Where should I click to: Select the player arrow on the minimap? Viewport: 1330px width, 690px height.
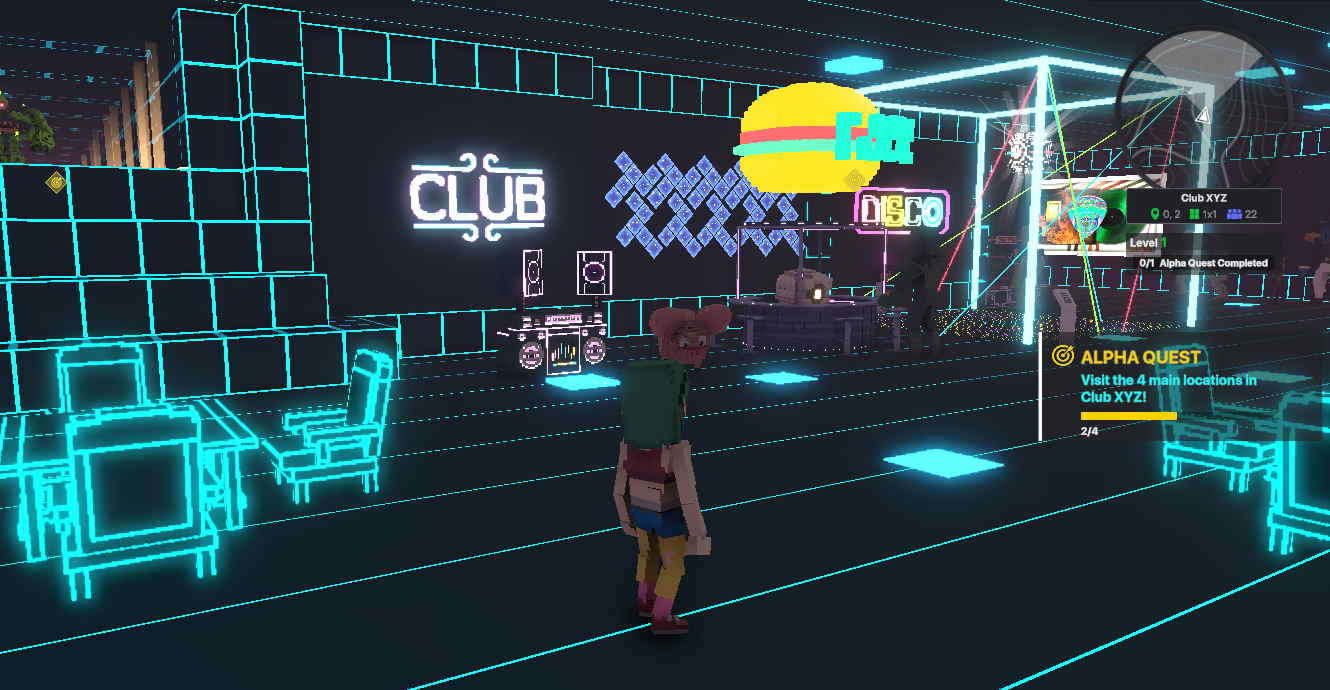coord(1203,116)
